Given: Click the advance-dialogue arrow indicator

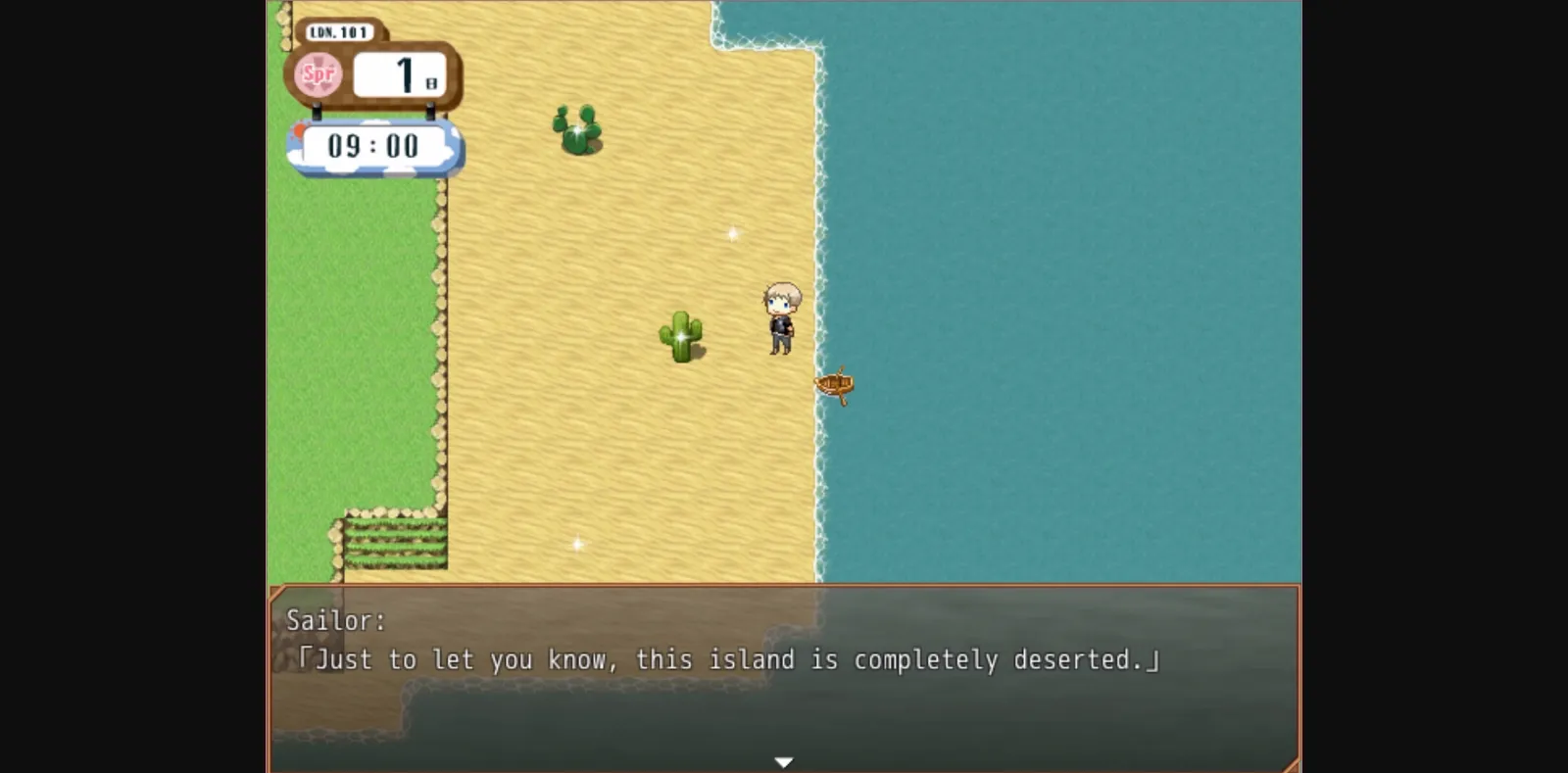Looking at the screenshot, I should coord(784,759).
